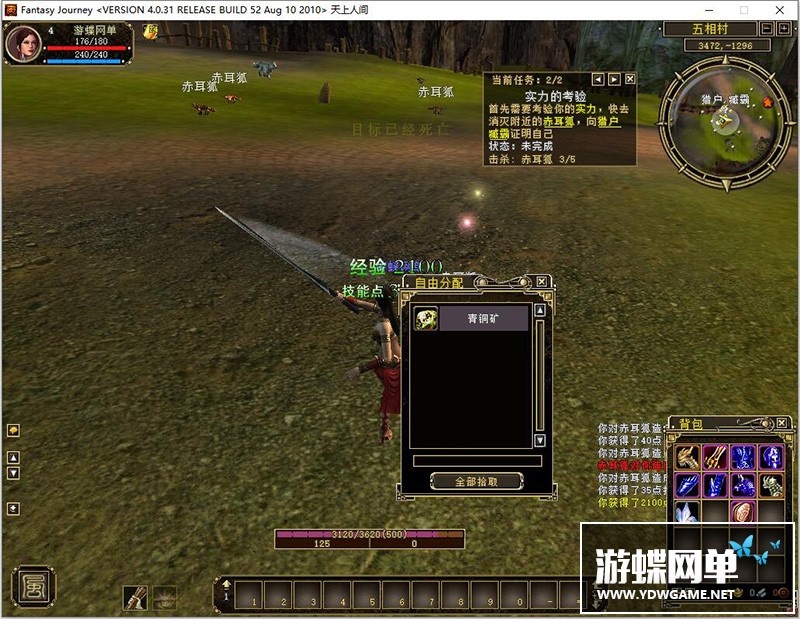Screen dimensions: 800x619
Task: Jump chat log to bottom
Action: tap(13, 508)
